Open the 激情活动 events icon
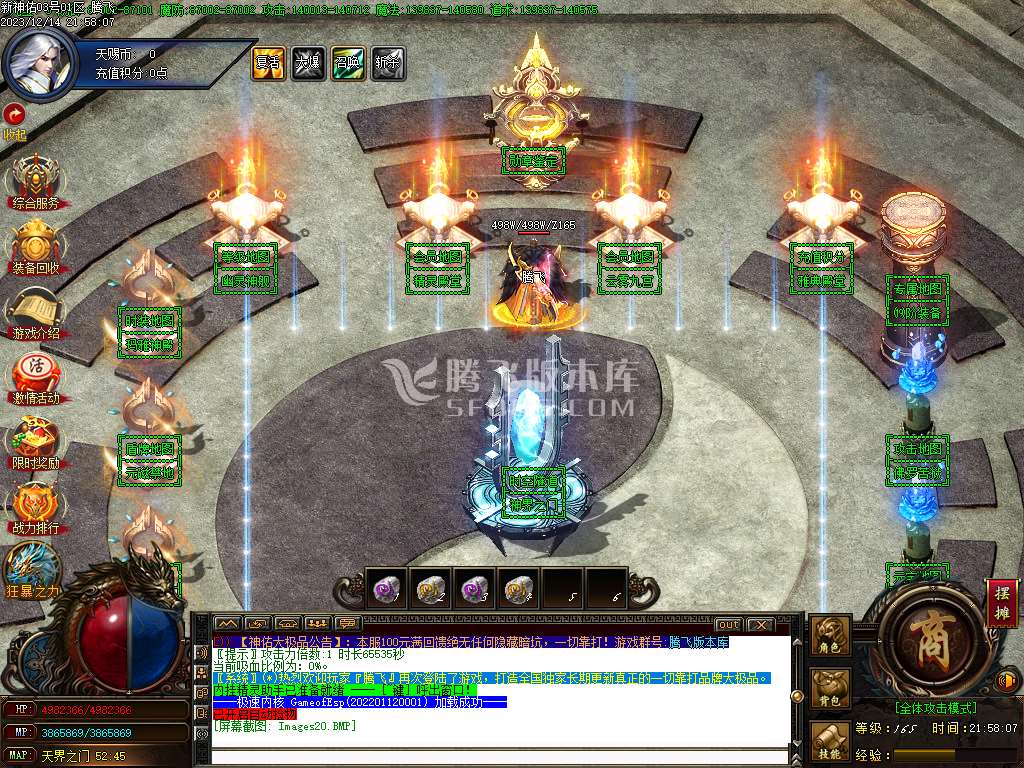 [x=36, y=376]
